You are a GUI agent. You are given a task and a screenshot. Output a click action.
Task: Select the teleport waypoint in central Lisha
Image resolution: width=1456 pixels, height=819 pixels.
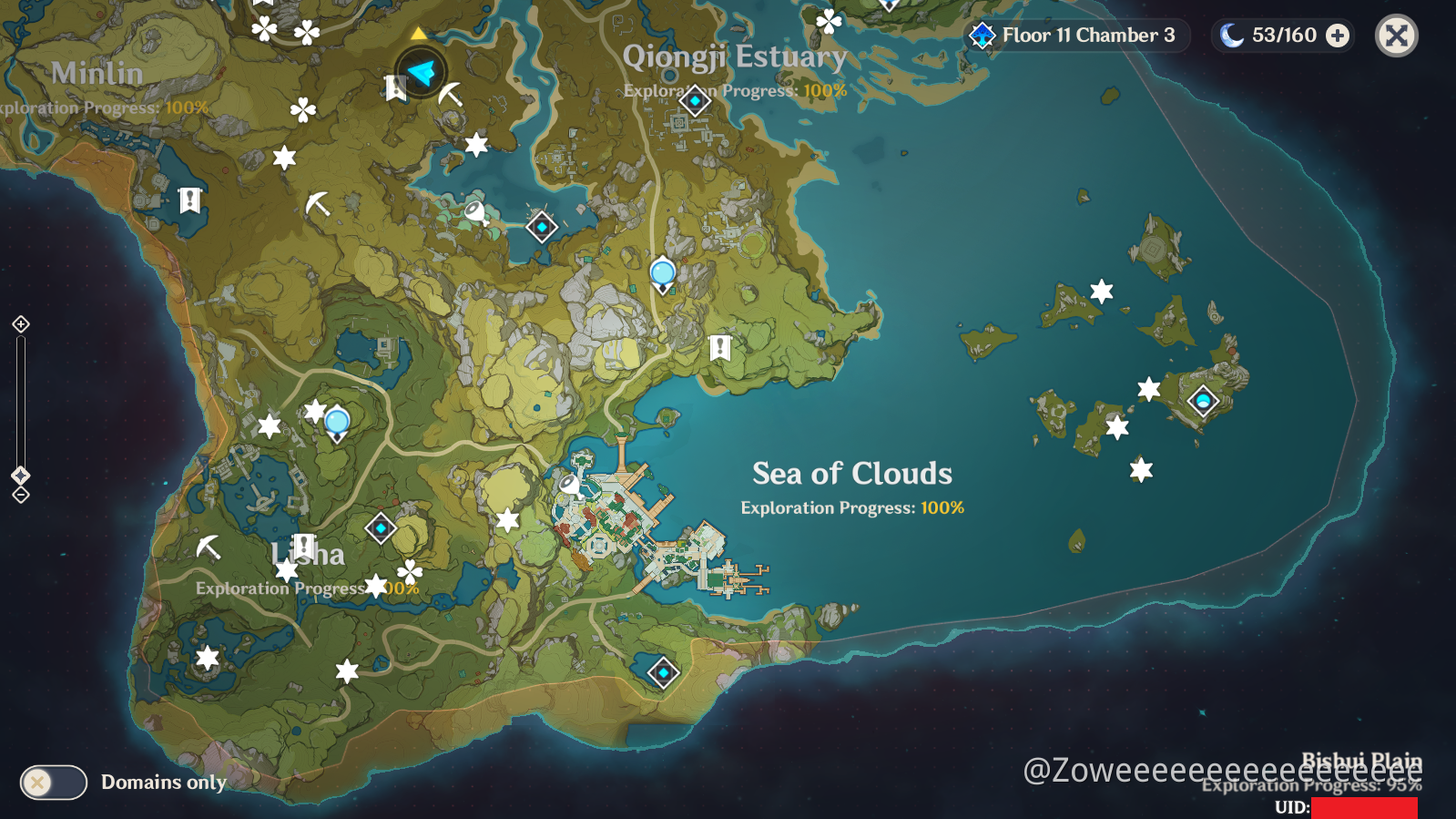381,527
